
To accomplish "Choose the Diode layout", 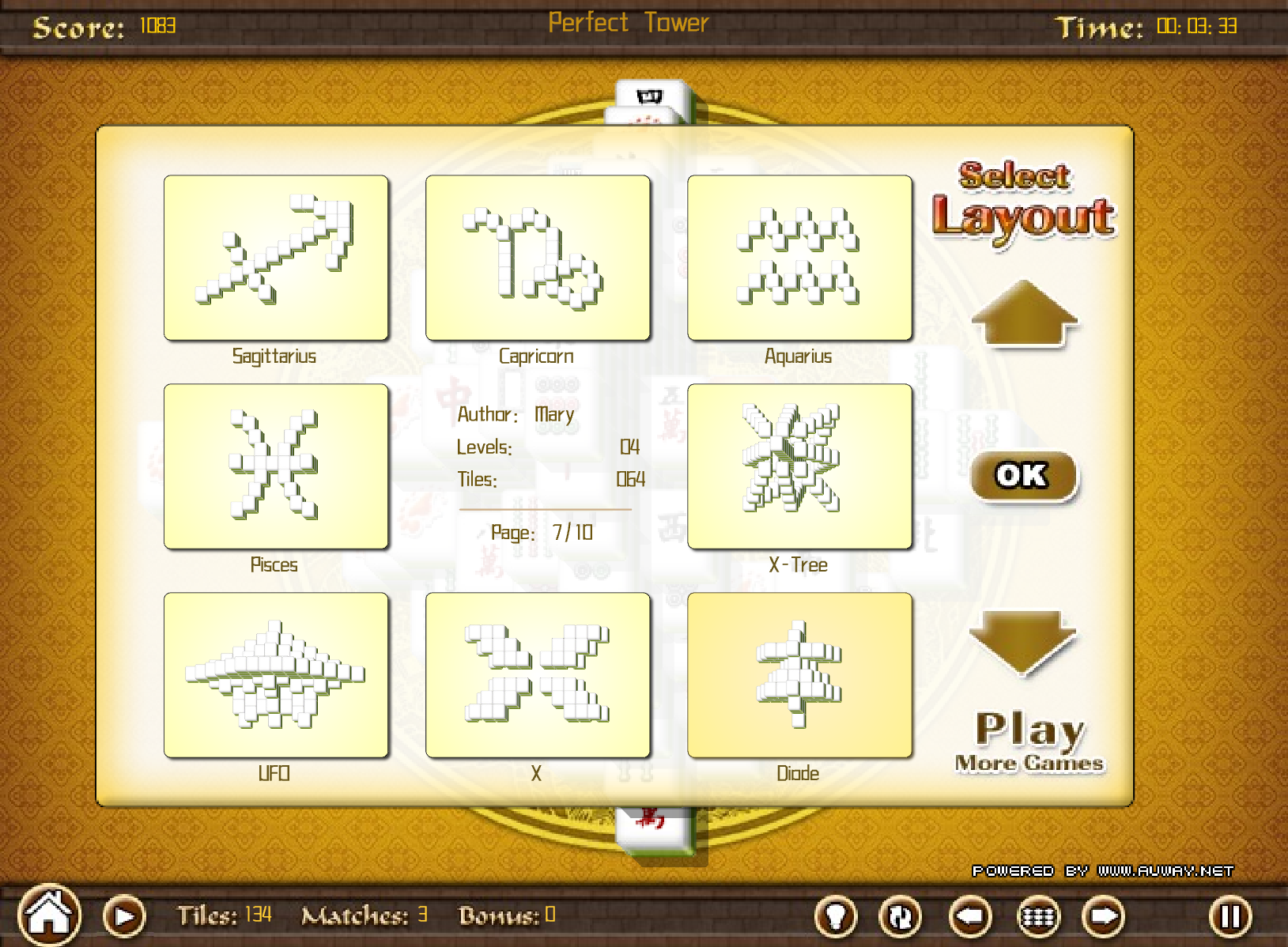I will 799,675.
